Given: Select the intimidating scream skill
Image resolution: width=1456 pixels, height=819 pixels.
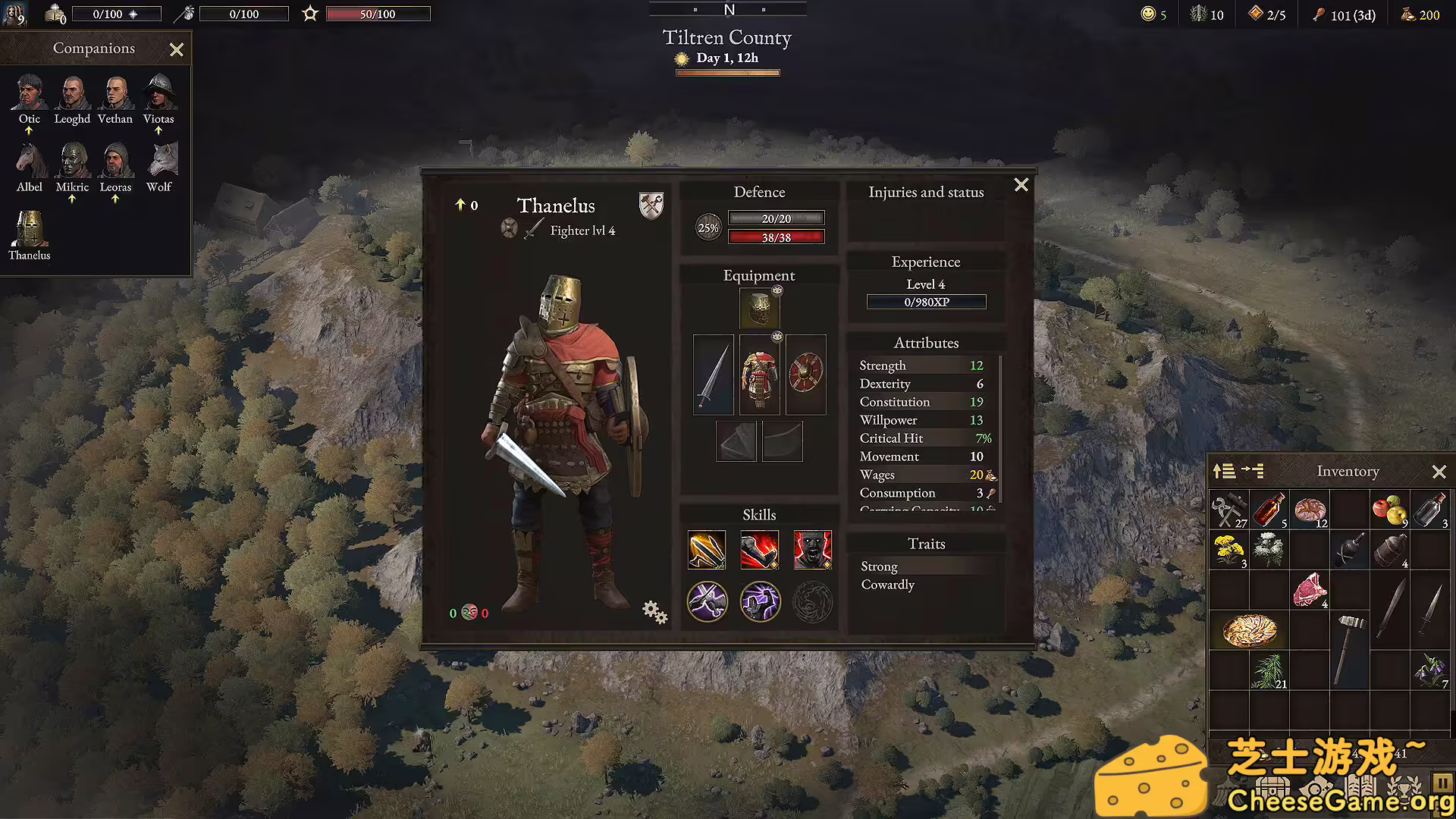Looking at the screenshot, I should 812,550.
